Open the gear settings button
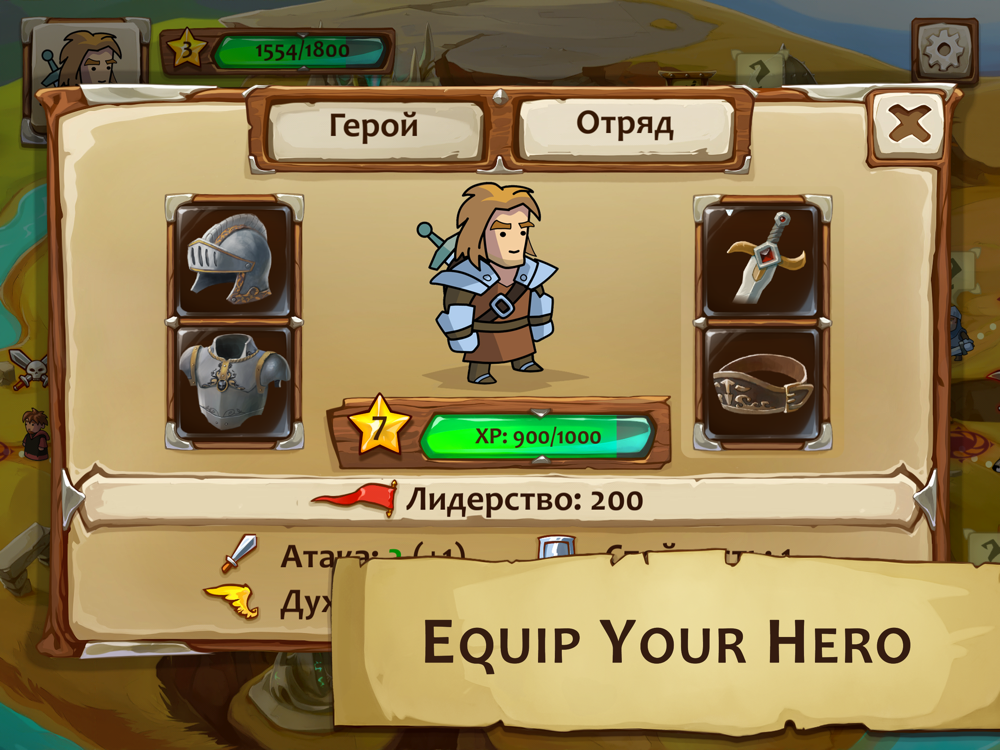 (943, 50)
